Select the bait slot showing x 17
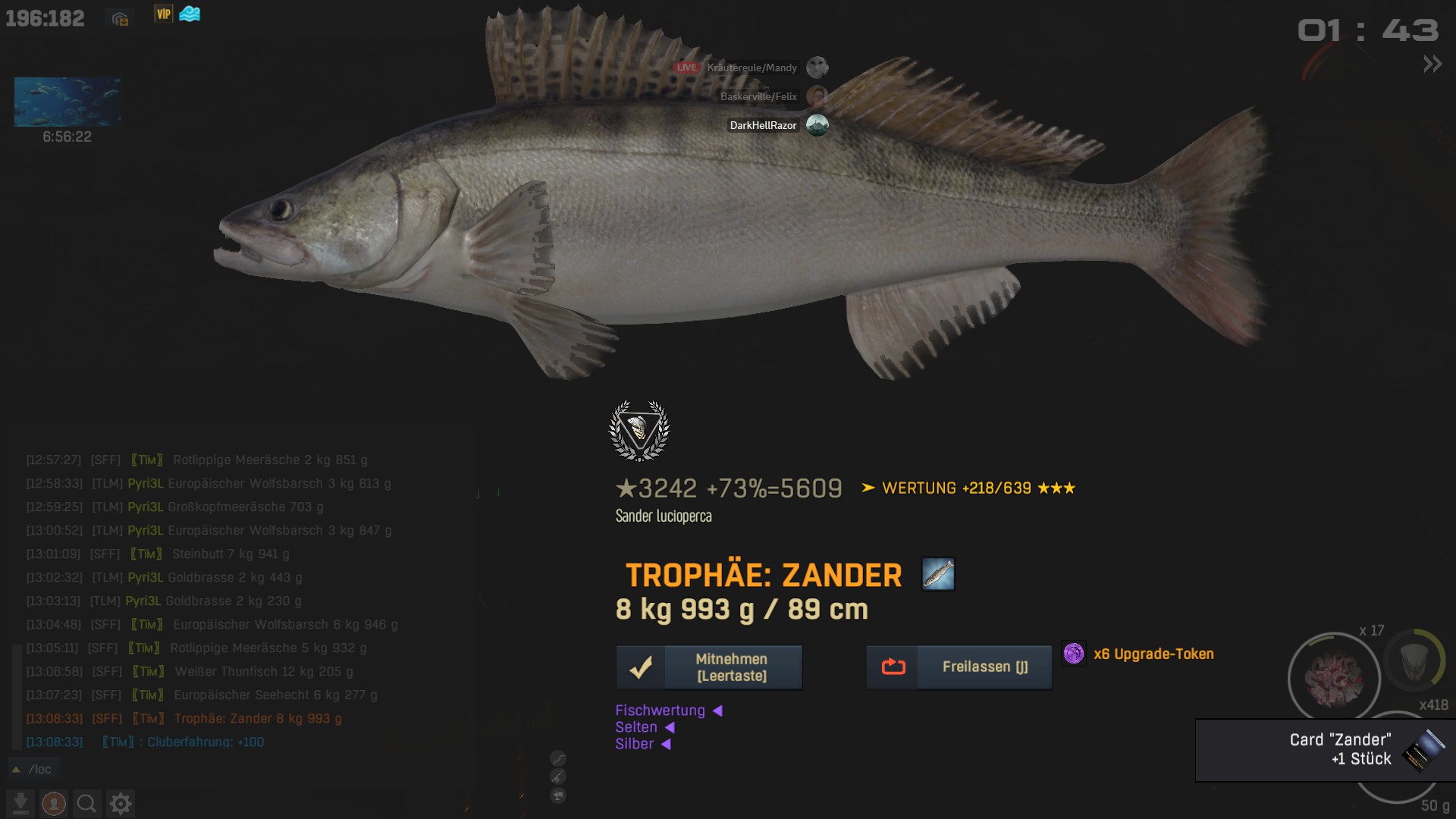This screenshot has height=819, width=1456. [1334, 677]
